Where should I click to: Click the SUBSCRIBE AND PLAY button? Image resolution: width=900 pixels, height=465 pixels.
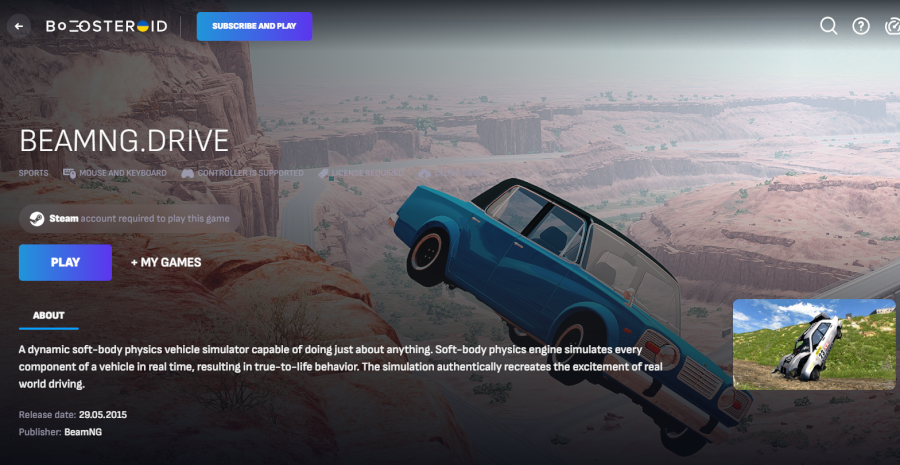click(254, 26)
